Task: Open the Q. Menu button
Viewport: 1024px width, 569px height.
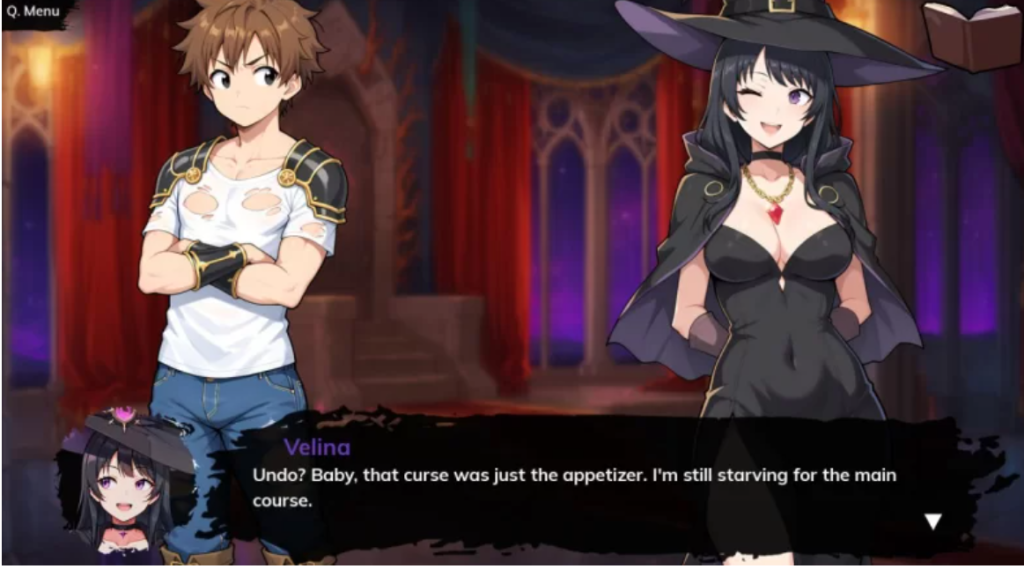Action: pos(33,13)
